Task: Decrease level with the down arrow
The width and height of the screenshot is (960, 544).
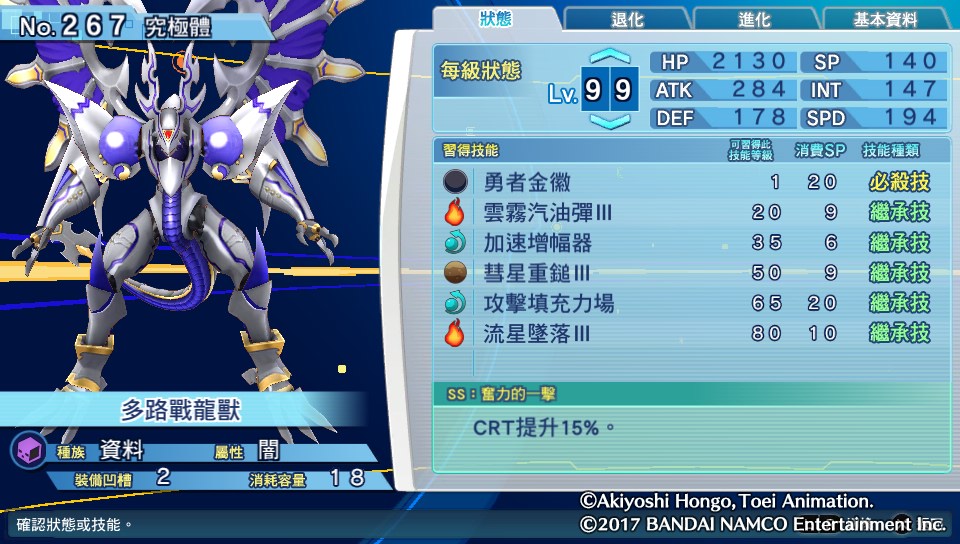Action: (x=609, y=122)
